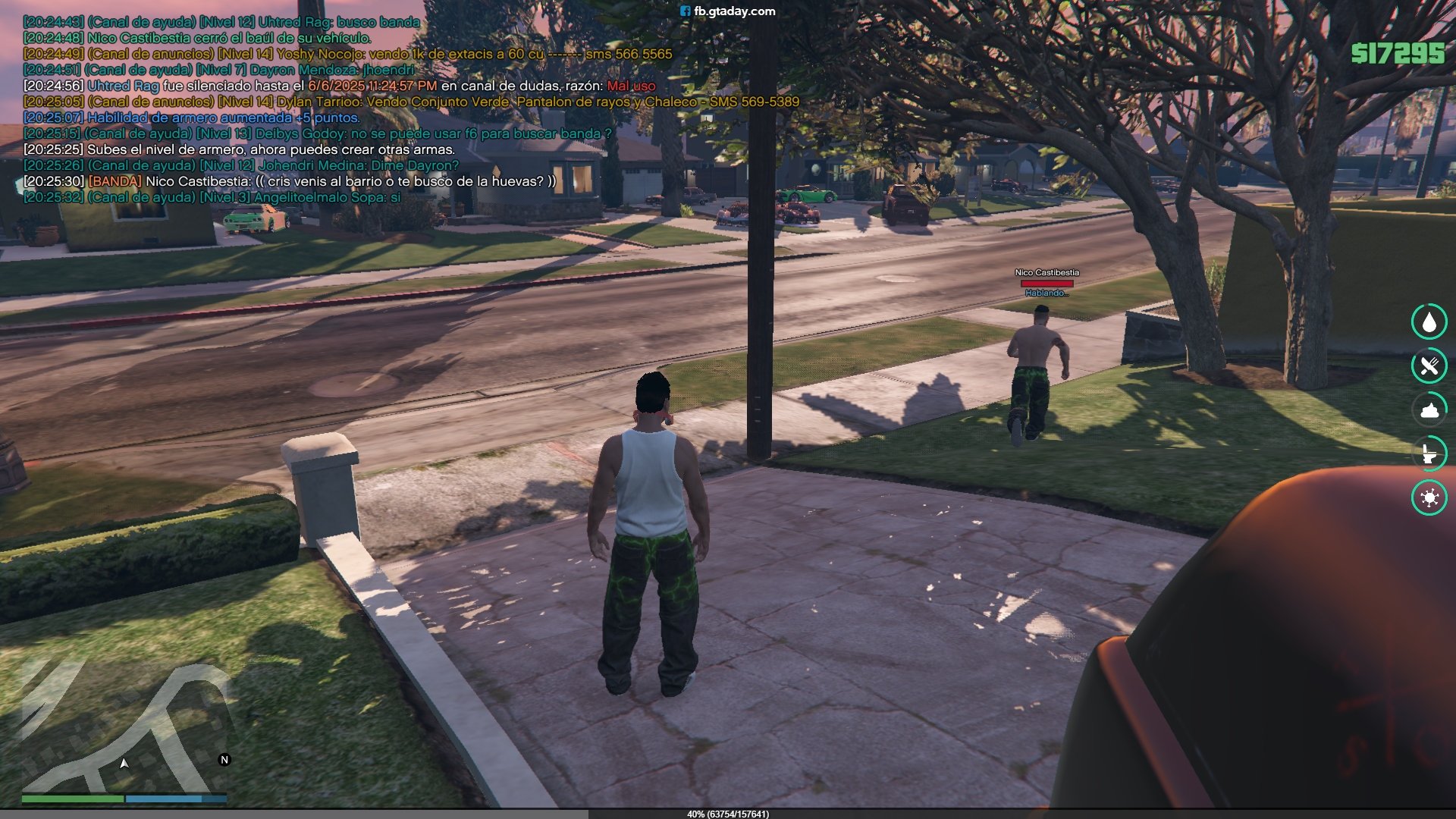Open the fb.gtaday.com link
The image size is (1456, 819).
point(728,11)
